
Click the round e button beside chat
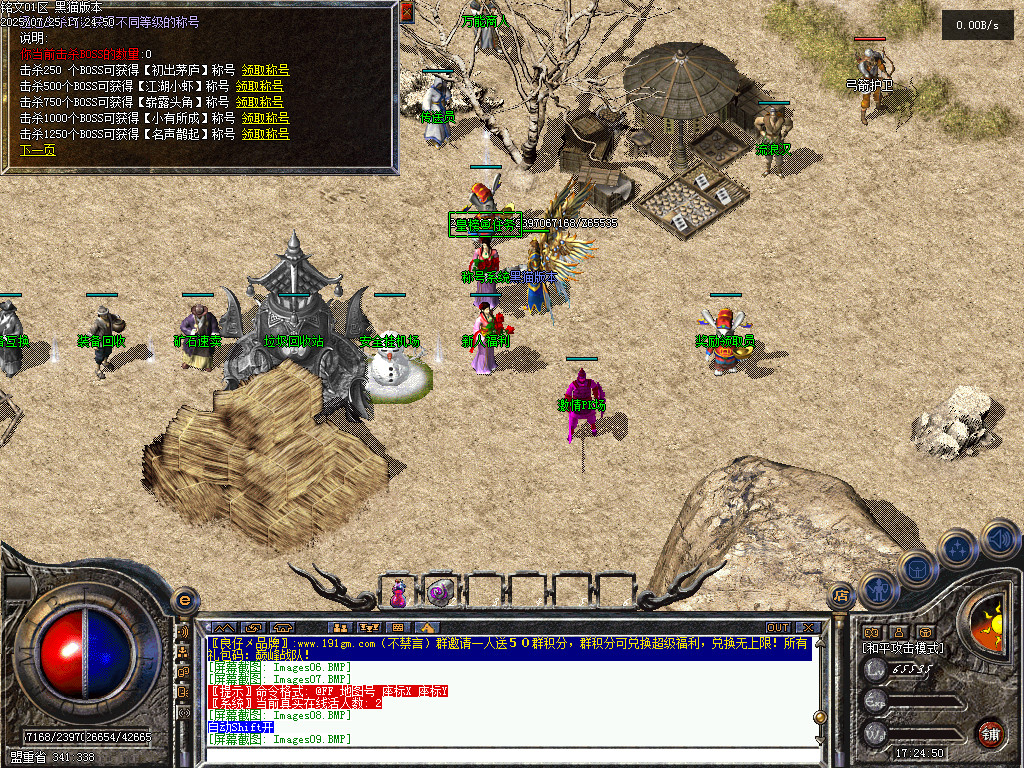tap(184, 601)
